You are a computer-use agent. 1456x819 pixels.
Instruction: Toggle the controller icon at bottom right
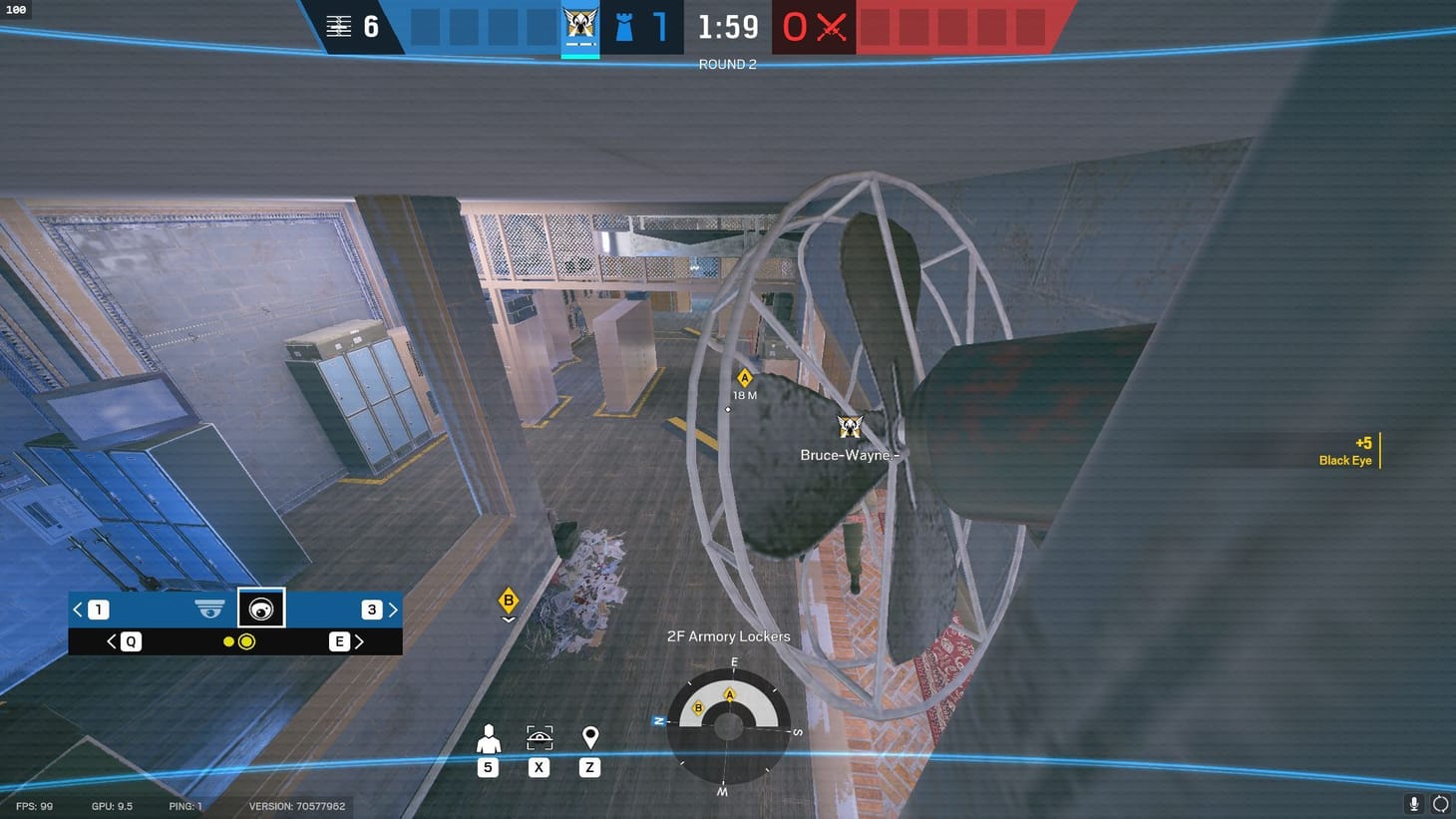pos(1440,803)
